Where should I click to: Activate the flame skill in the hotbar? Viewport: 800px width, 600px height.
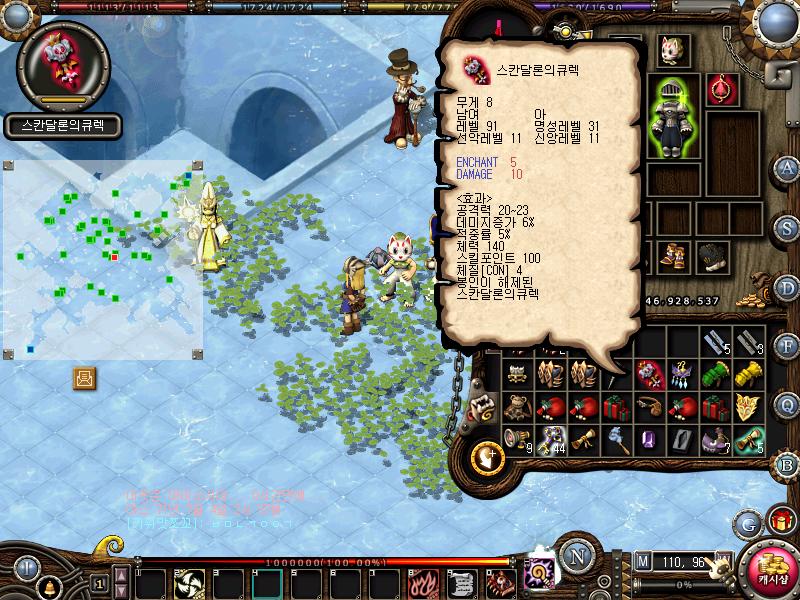tap(420, 582)
